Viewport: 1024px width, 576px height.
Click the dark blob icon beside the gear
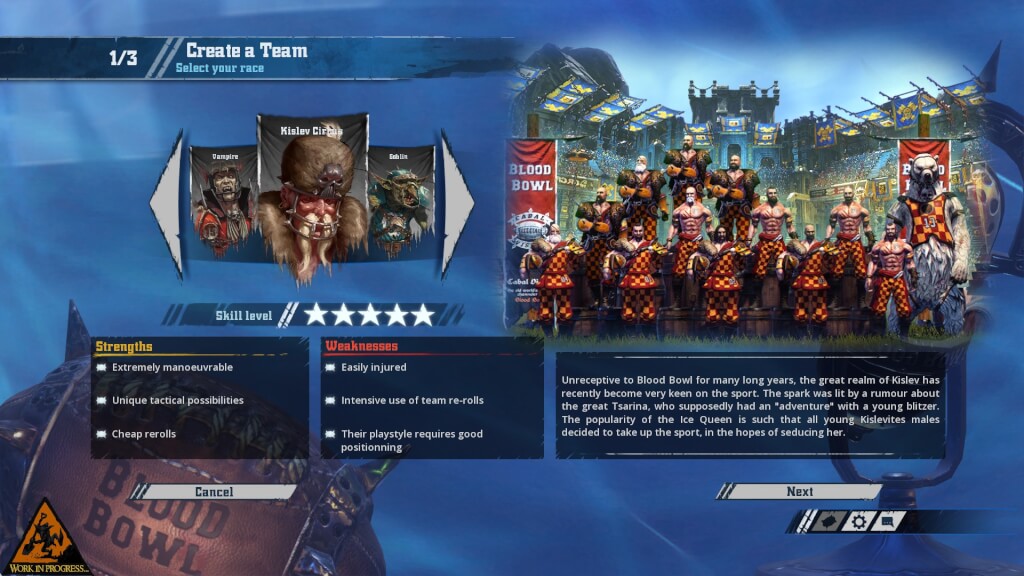click(x=826, y=521)
